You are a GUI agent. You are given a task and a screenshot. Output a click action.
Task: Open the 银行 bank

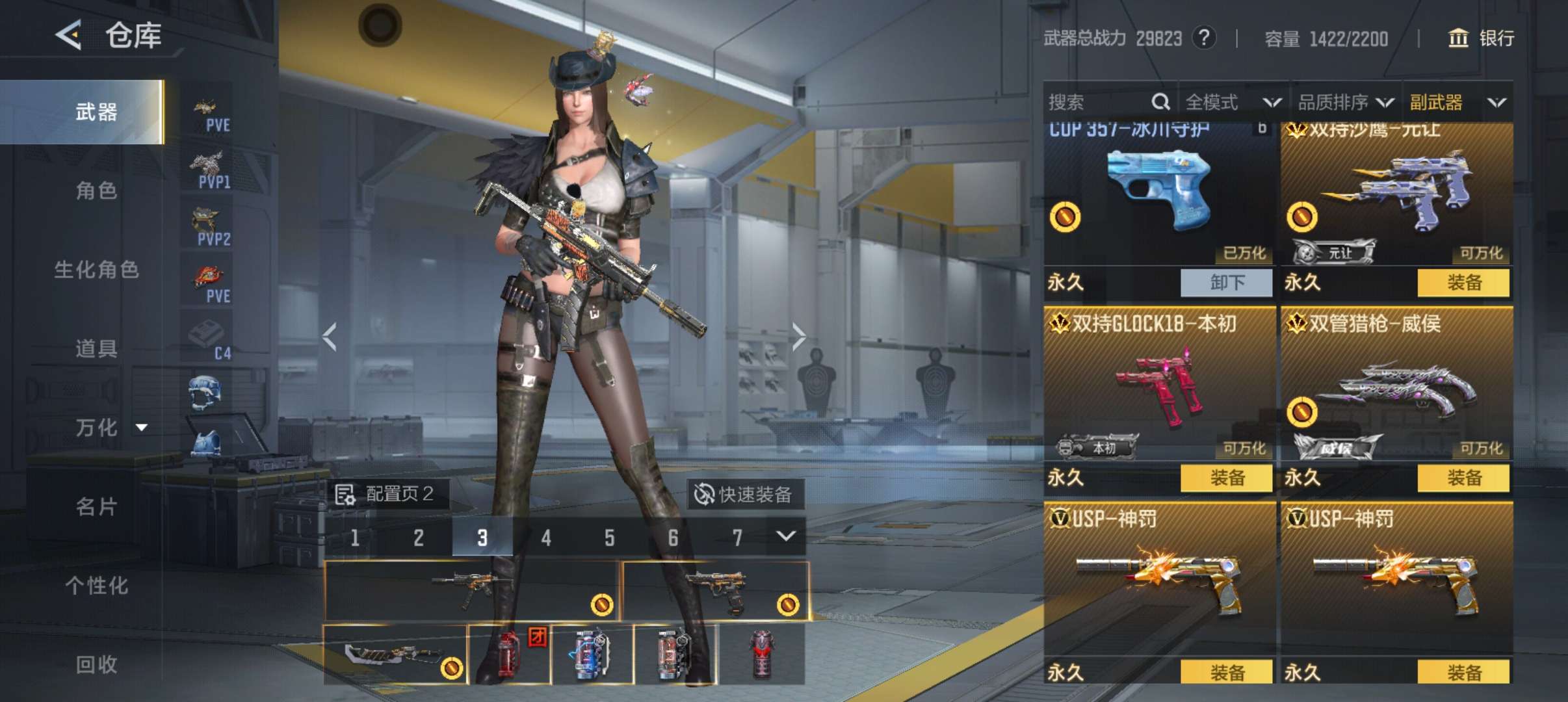(x=1481, y=38)
